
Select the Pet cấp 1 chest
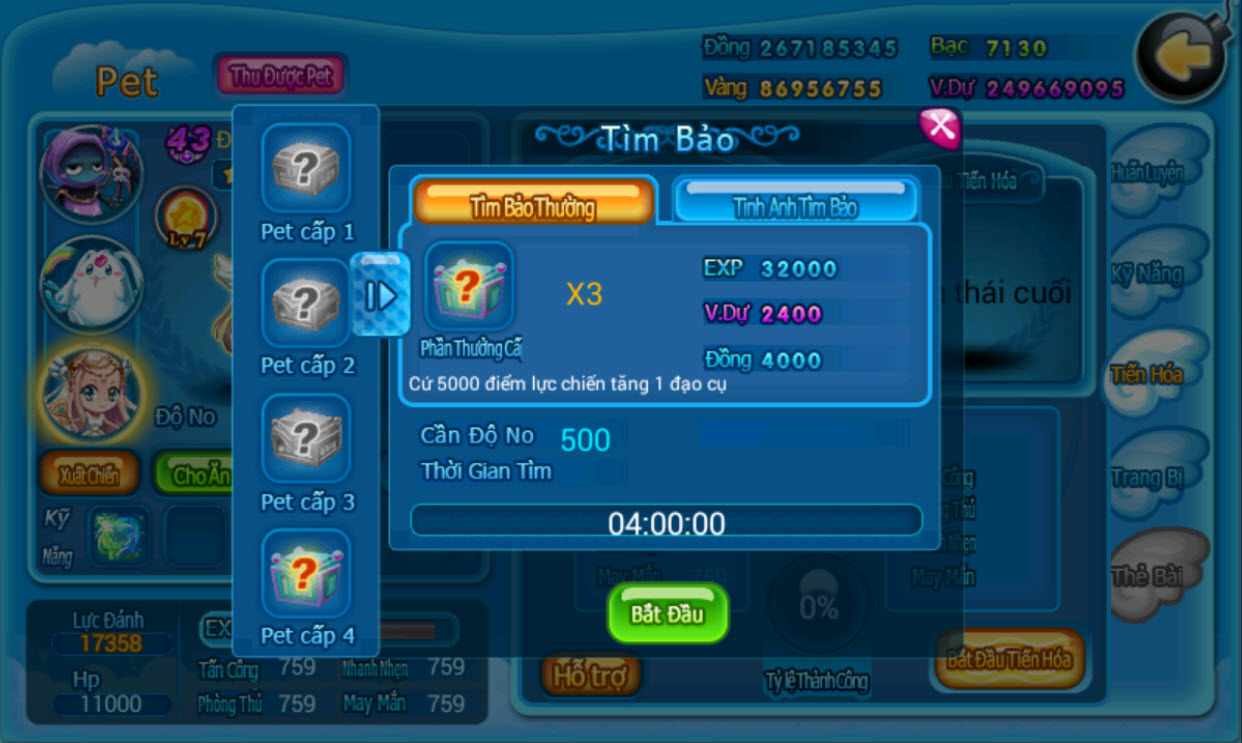[x=306, y=167]
